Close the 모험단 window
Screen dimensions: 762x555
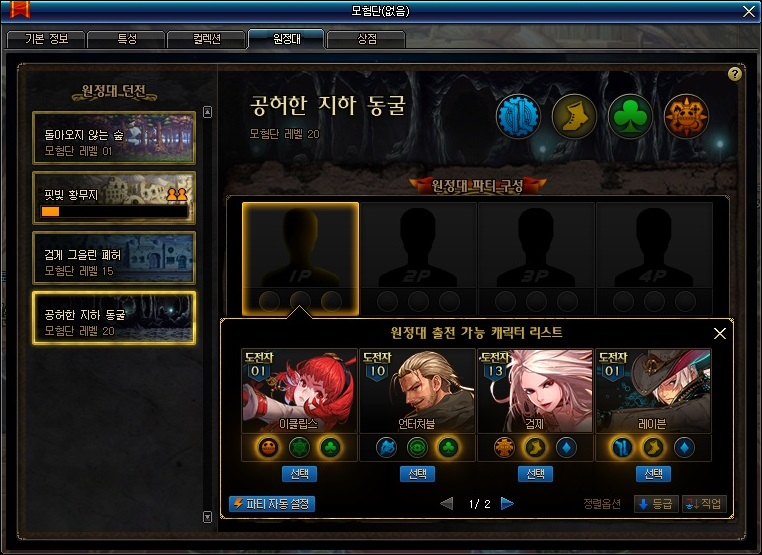(x=748, y=11)
